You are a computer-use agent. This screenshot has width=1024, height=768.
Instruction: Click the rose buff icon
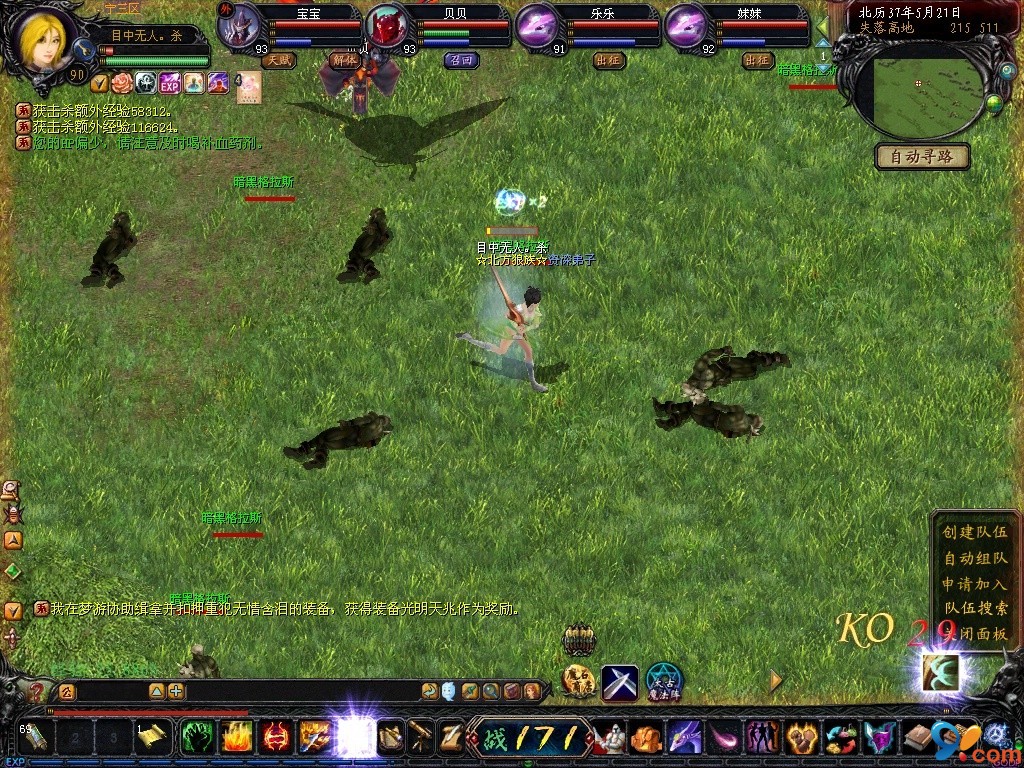(x=122, y=82)
